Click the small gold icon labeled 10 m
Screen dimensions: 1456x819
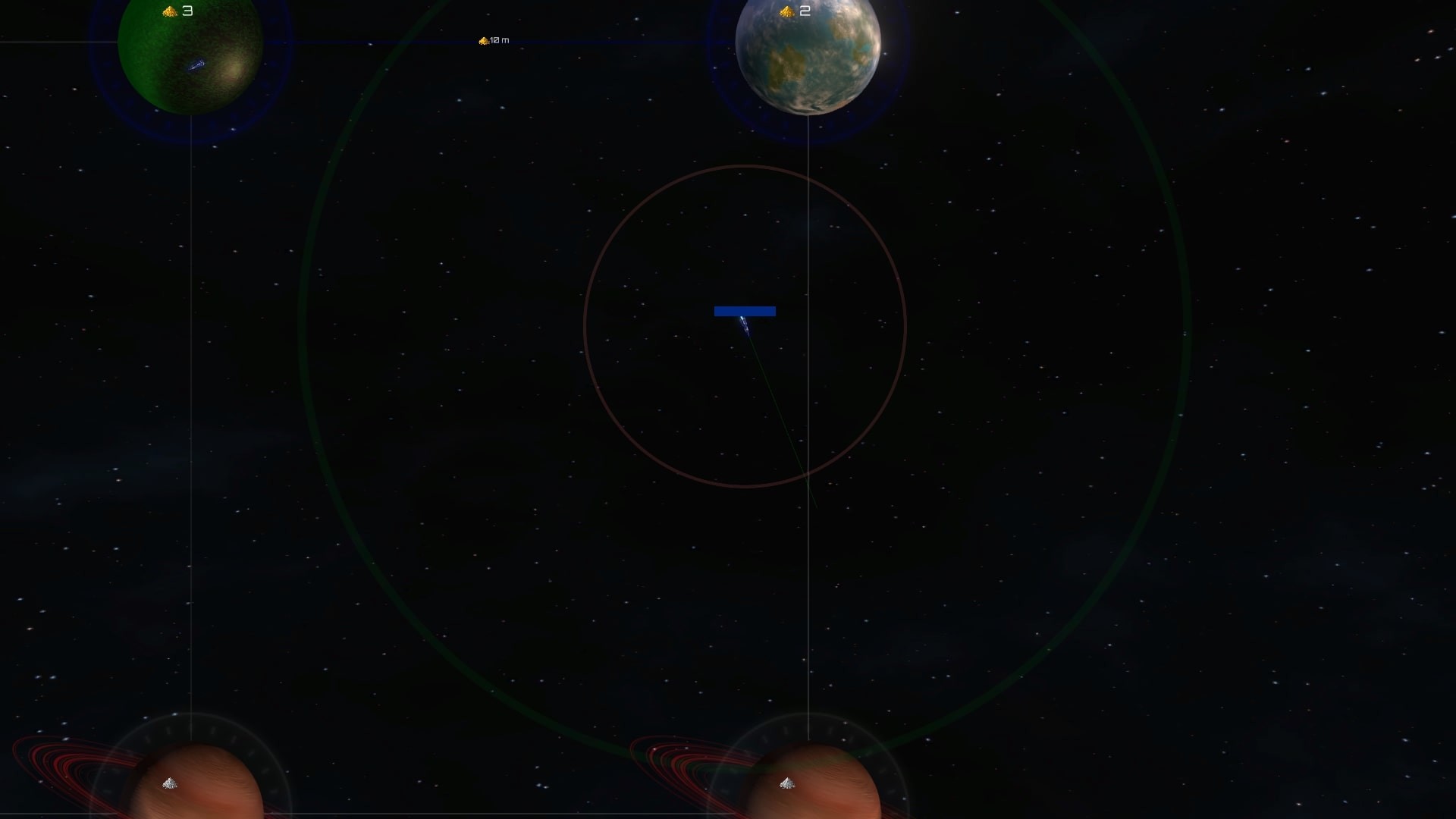(483, 42)
